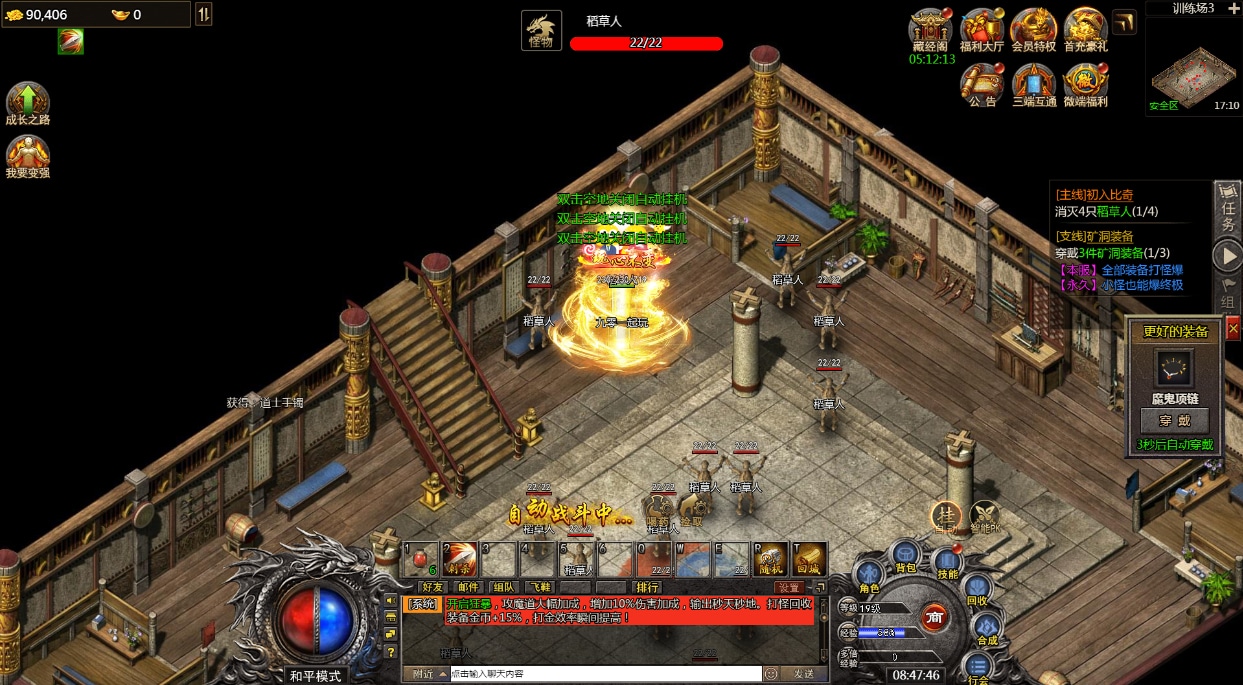Screen dimensions: 1243x685
Task: Click the 穿戴 equip button
Action: coord(1174,420)
